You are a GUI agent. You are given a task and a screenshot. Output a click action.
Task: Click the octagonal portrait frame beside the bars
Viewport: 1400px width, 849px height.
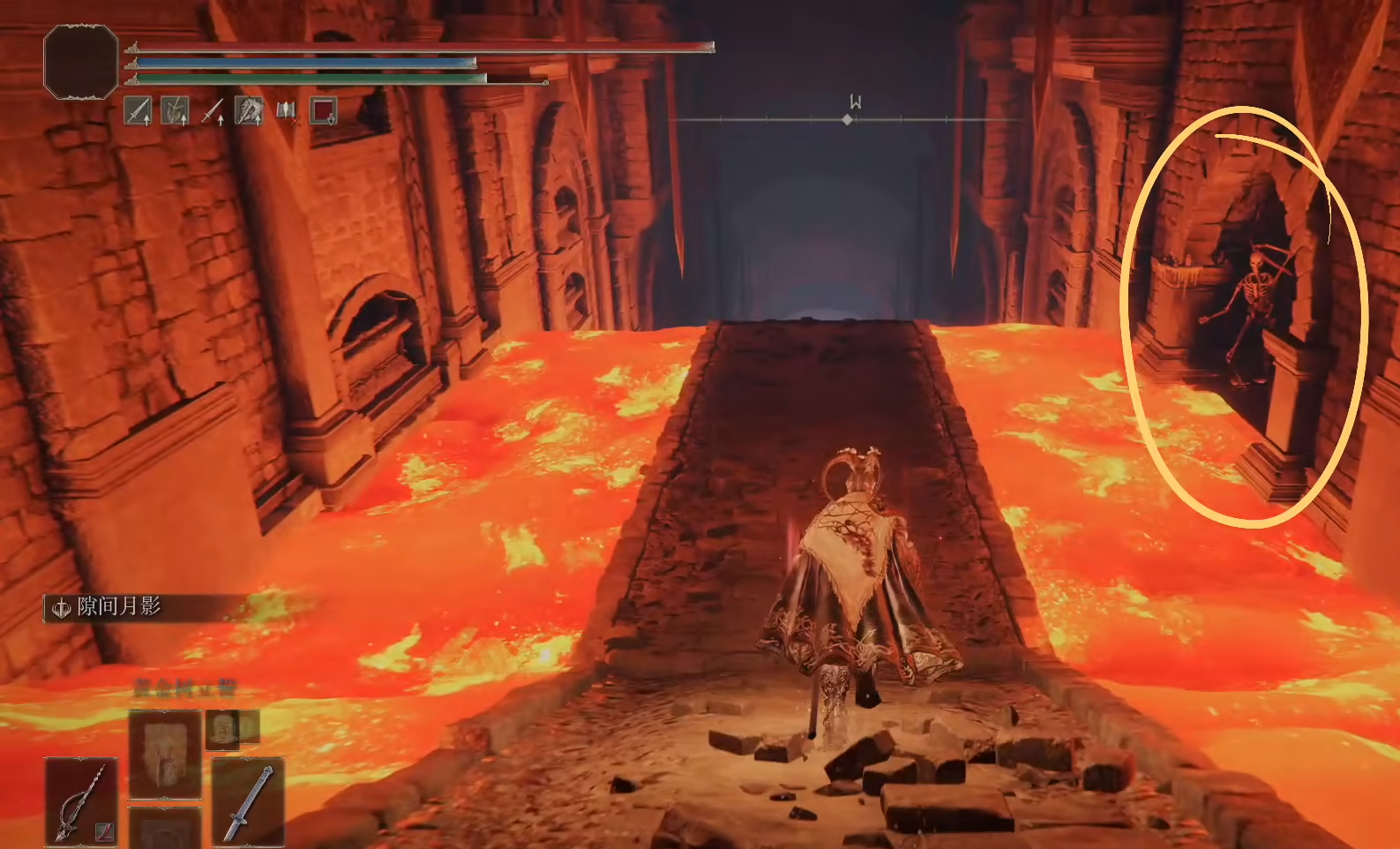[81, 62]
